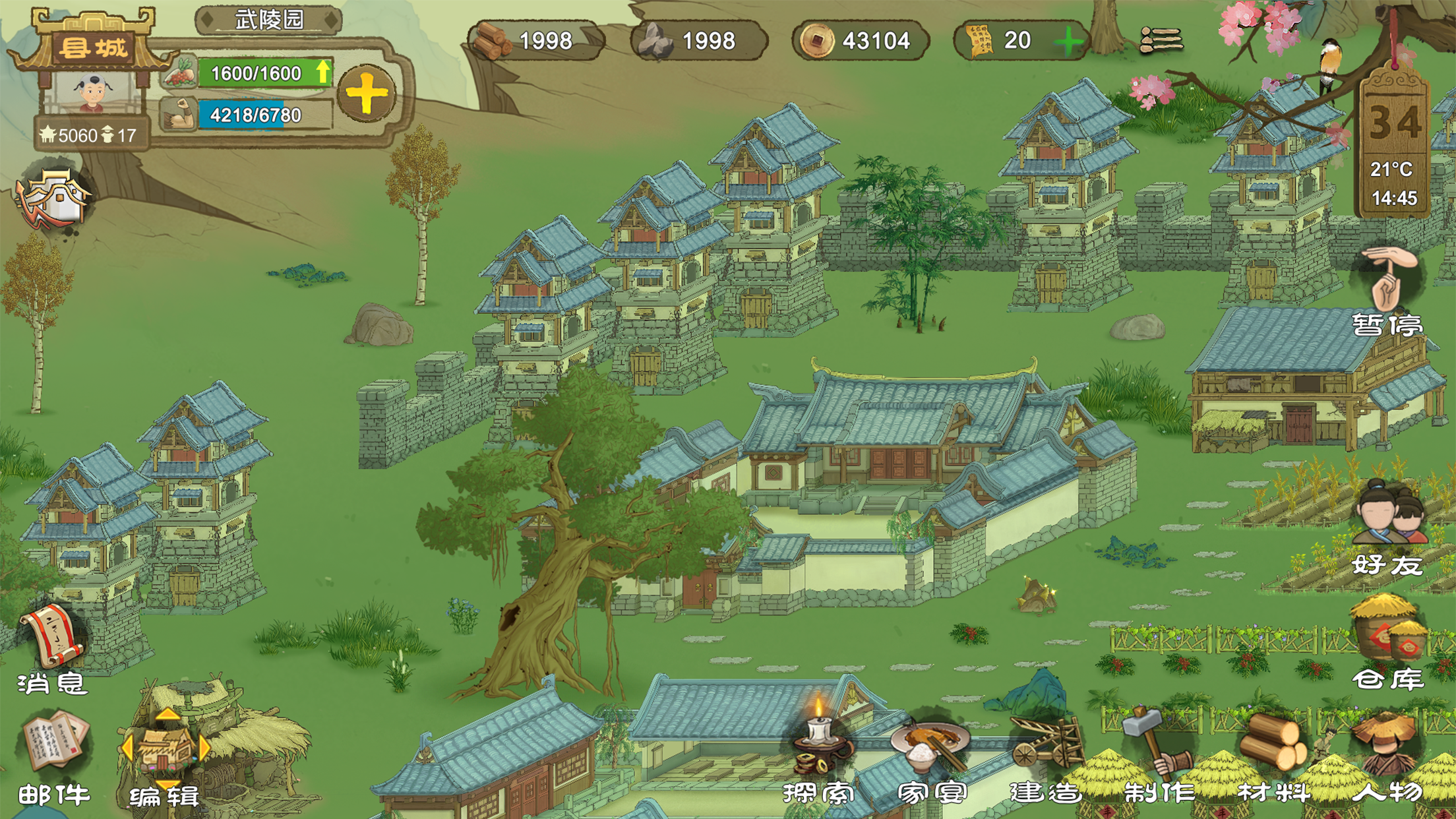Click the 武陵园 location name banner
This screenshot has height=819, width=1456.
(269, 20)
